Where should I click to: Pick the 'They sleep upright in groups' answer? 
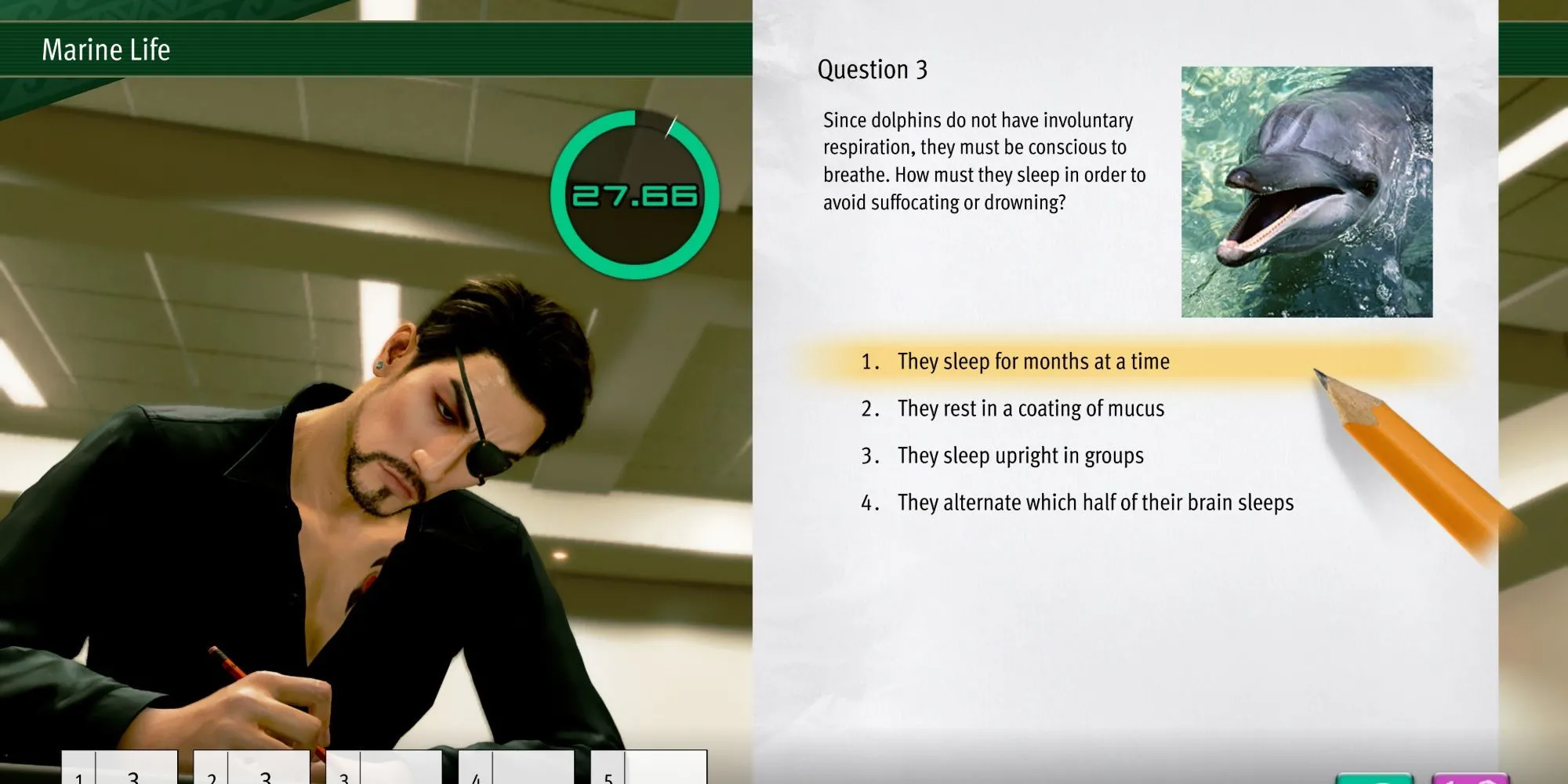coord(1020,456)
